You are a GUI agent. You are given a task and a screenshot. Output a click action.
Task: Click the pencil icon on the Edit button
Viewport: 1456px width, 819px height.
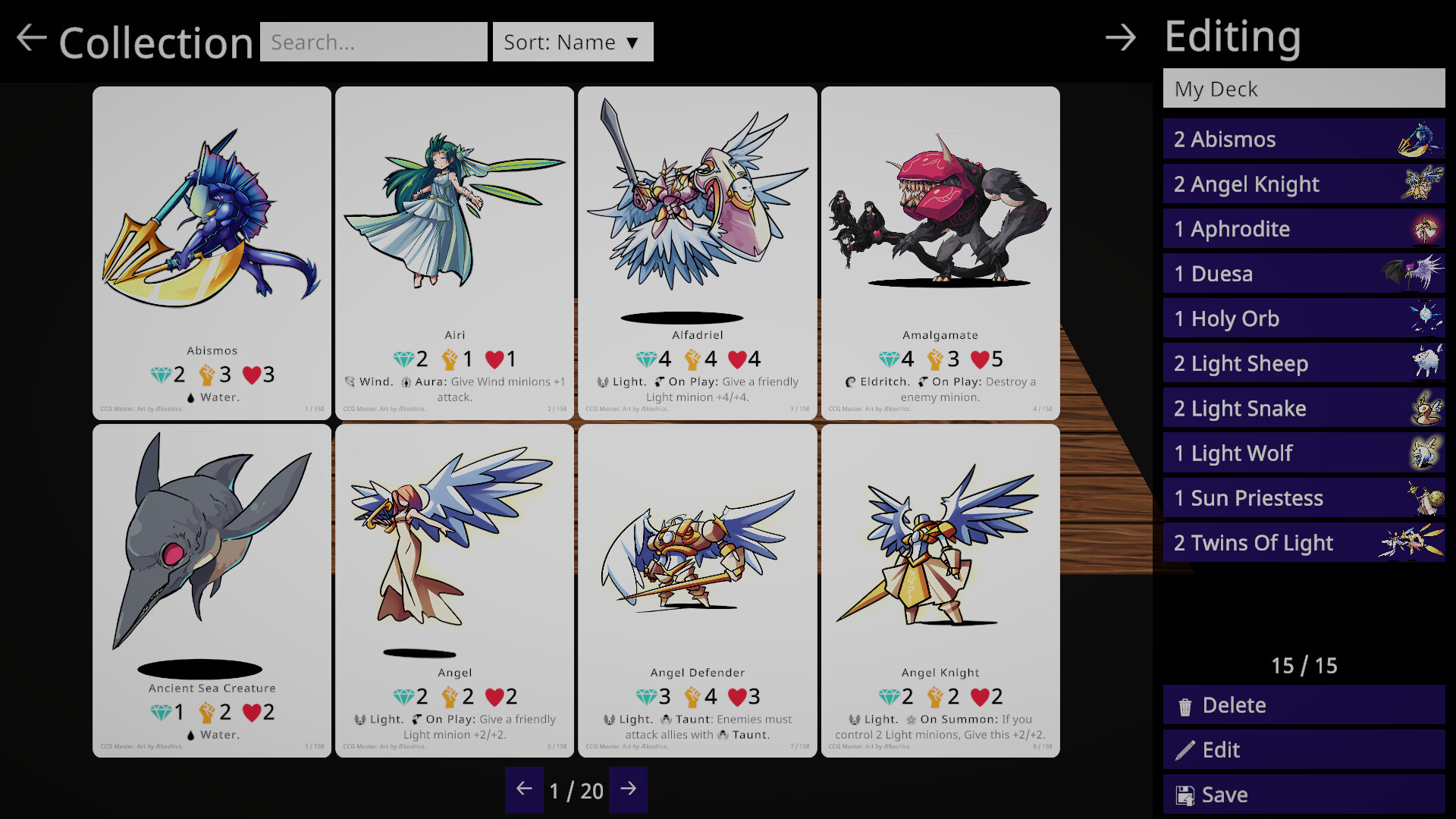tap(1185, 749)
